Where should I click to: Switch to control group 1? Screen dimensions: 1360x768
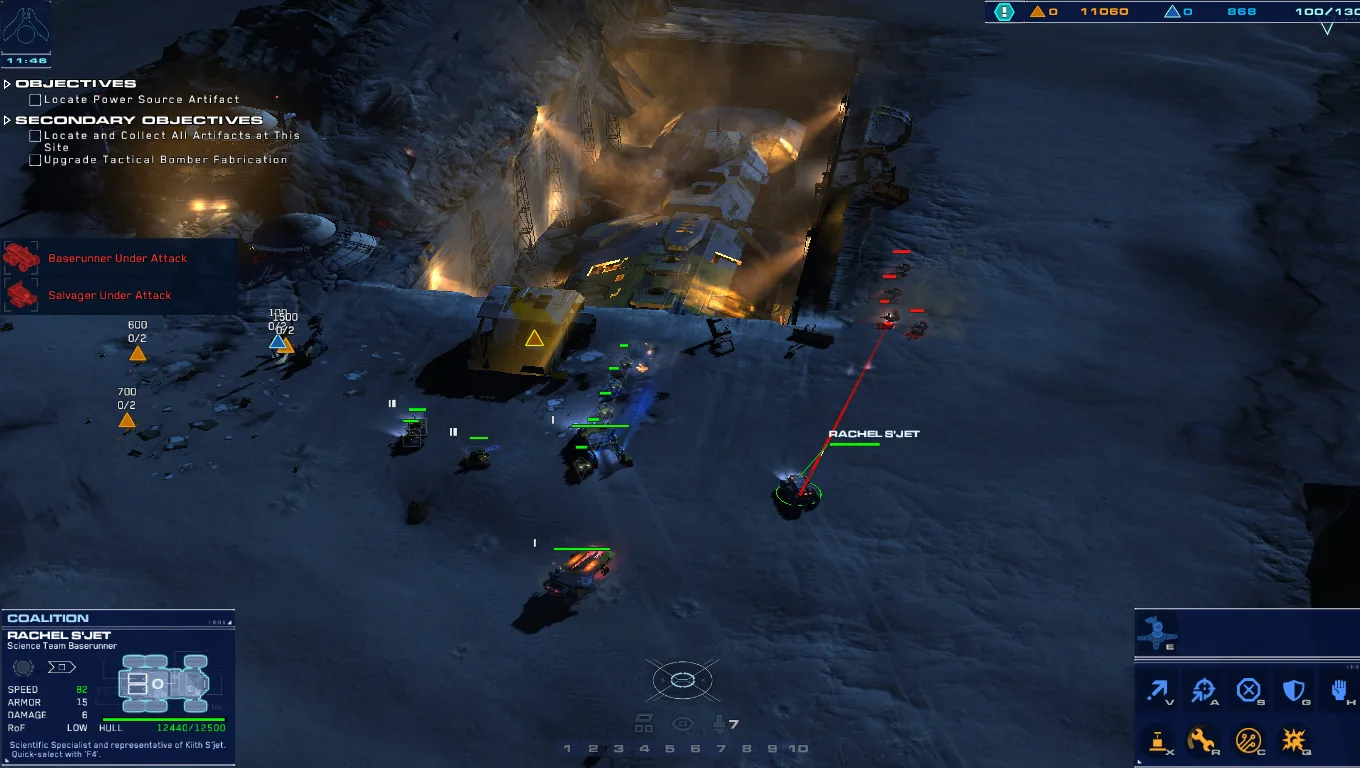coord(567,748)
